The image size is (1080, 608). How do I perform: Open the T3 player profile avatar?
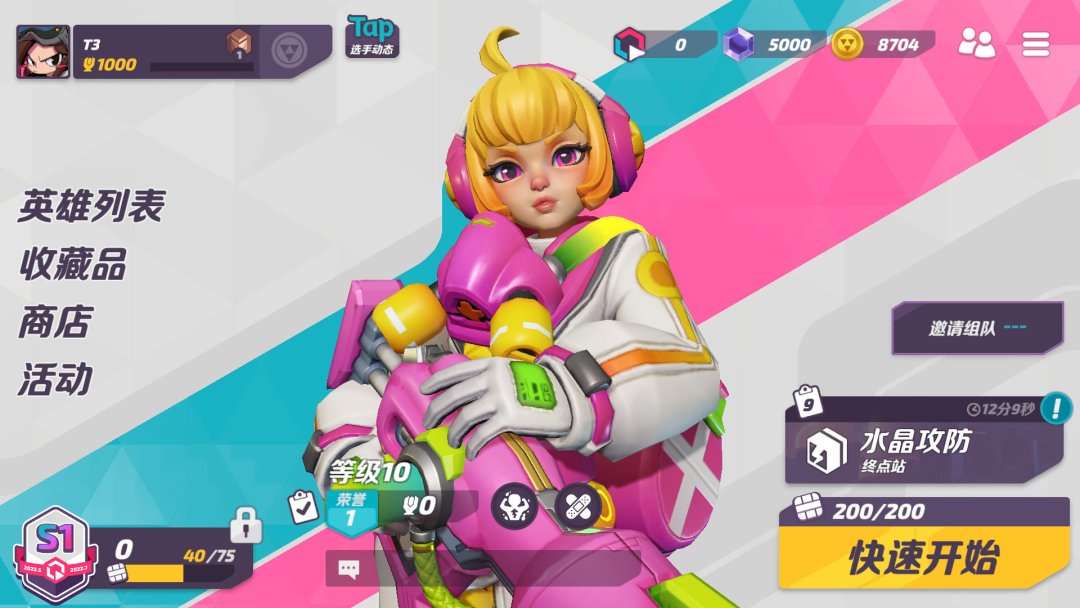click(43, 52)
